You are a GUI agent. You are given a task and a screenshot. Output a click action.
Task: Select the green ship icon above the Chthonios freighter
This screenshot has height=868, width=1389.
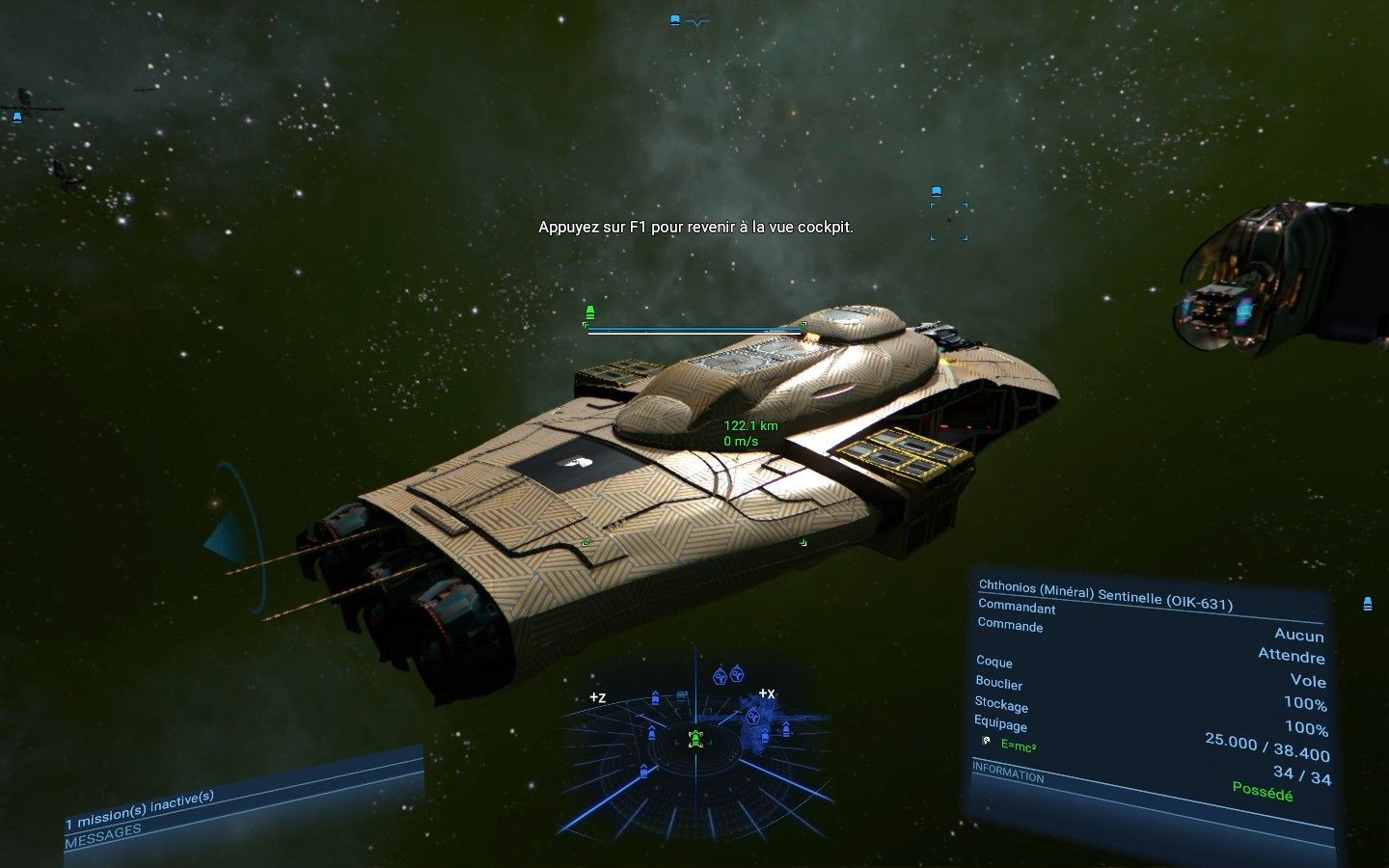coord(590,311)
